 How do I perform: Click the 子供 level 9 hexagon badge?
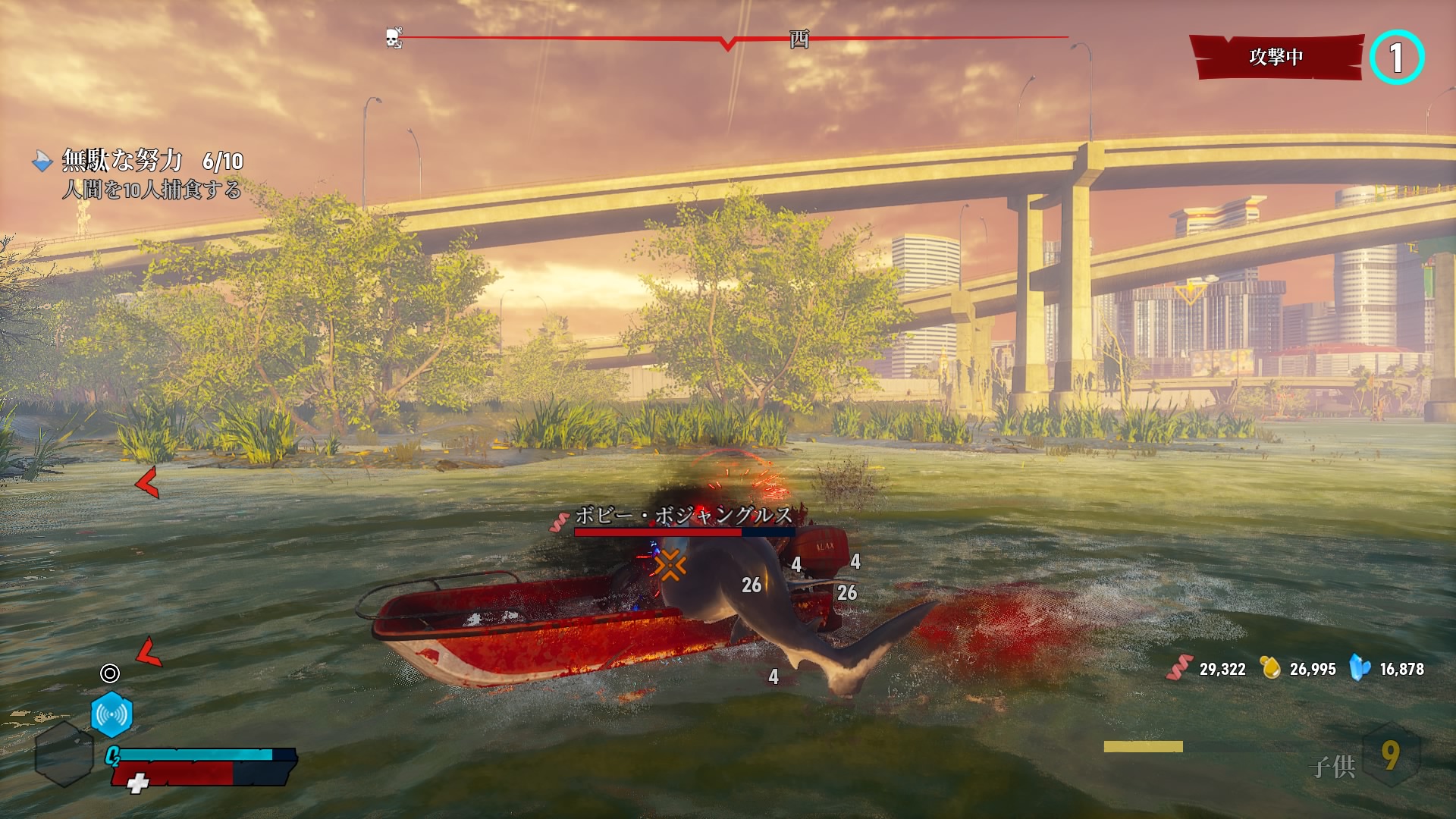click(x=1390, y=755)
